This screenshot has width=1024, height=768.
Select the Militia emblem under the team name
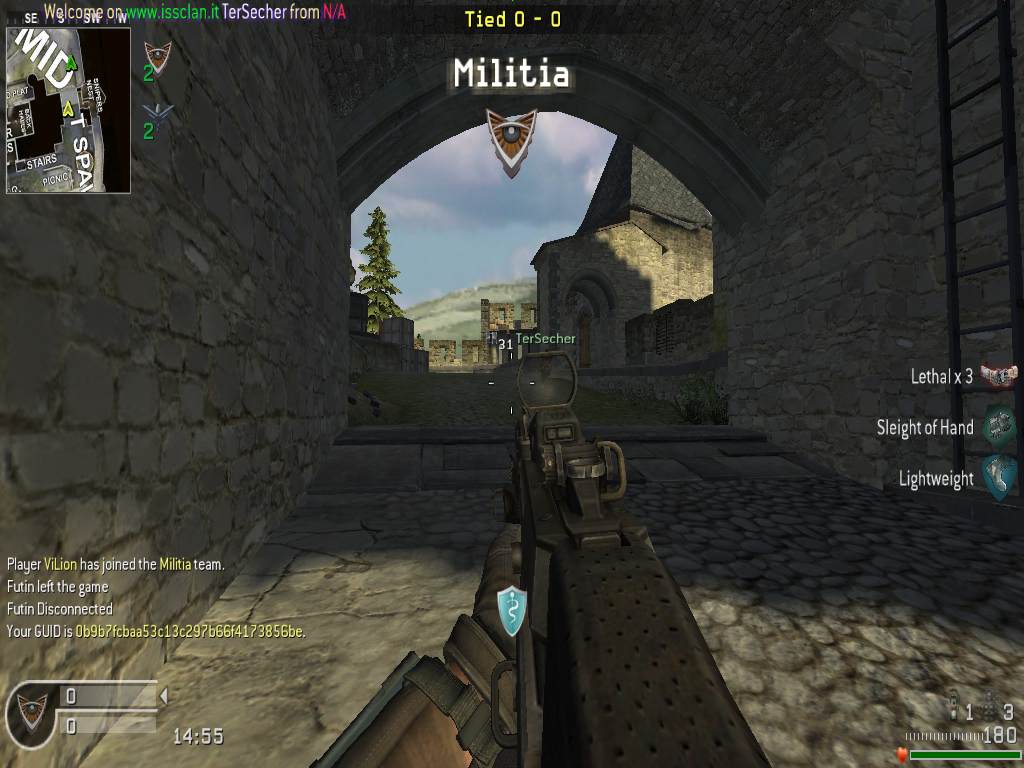point(511,141)
